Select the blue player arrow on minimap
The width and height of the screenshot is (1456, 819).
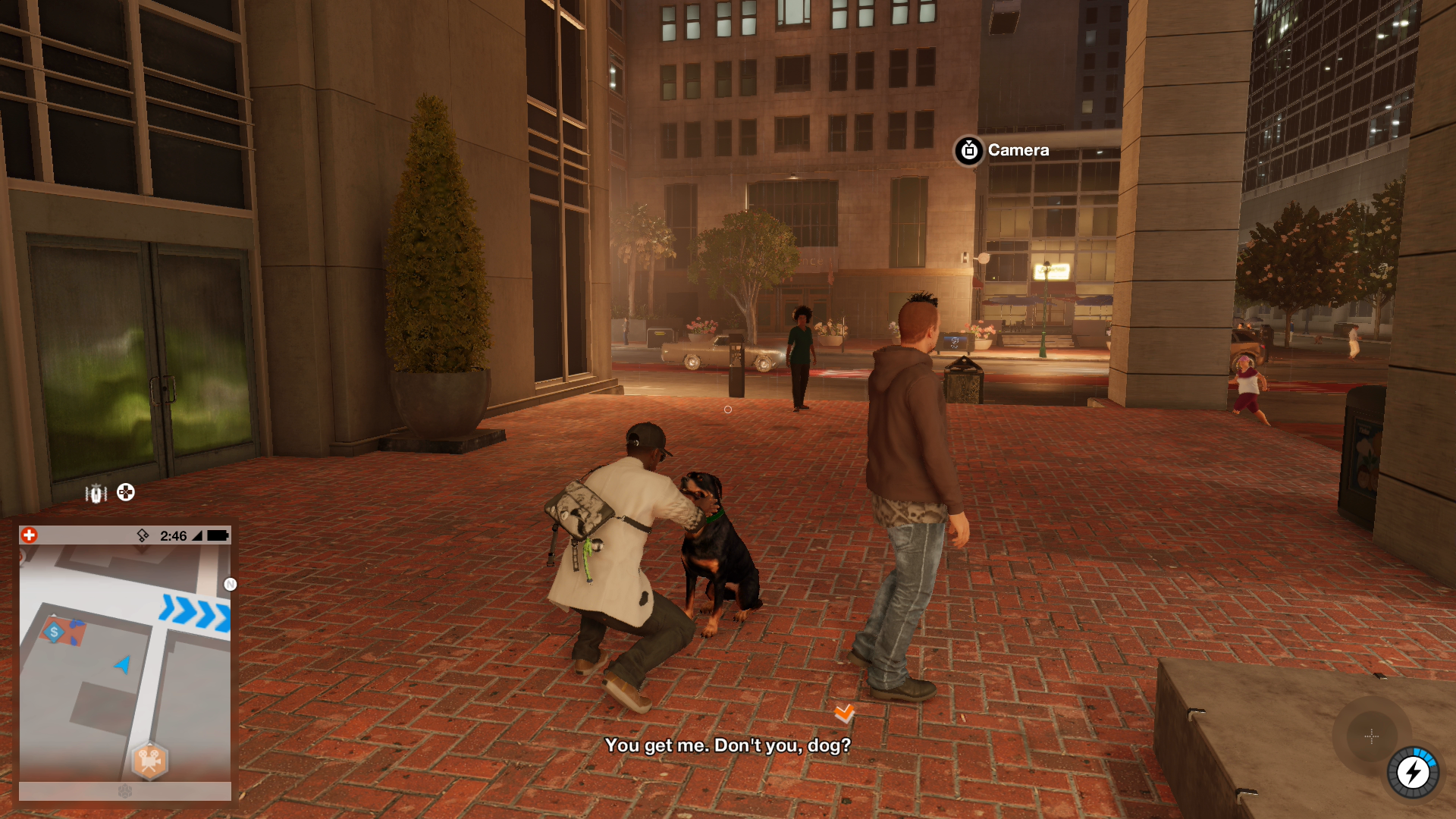(x=123, y=664)
